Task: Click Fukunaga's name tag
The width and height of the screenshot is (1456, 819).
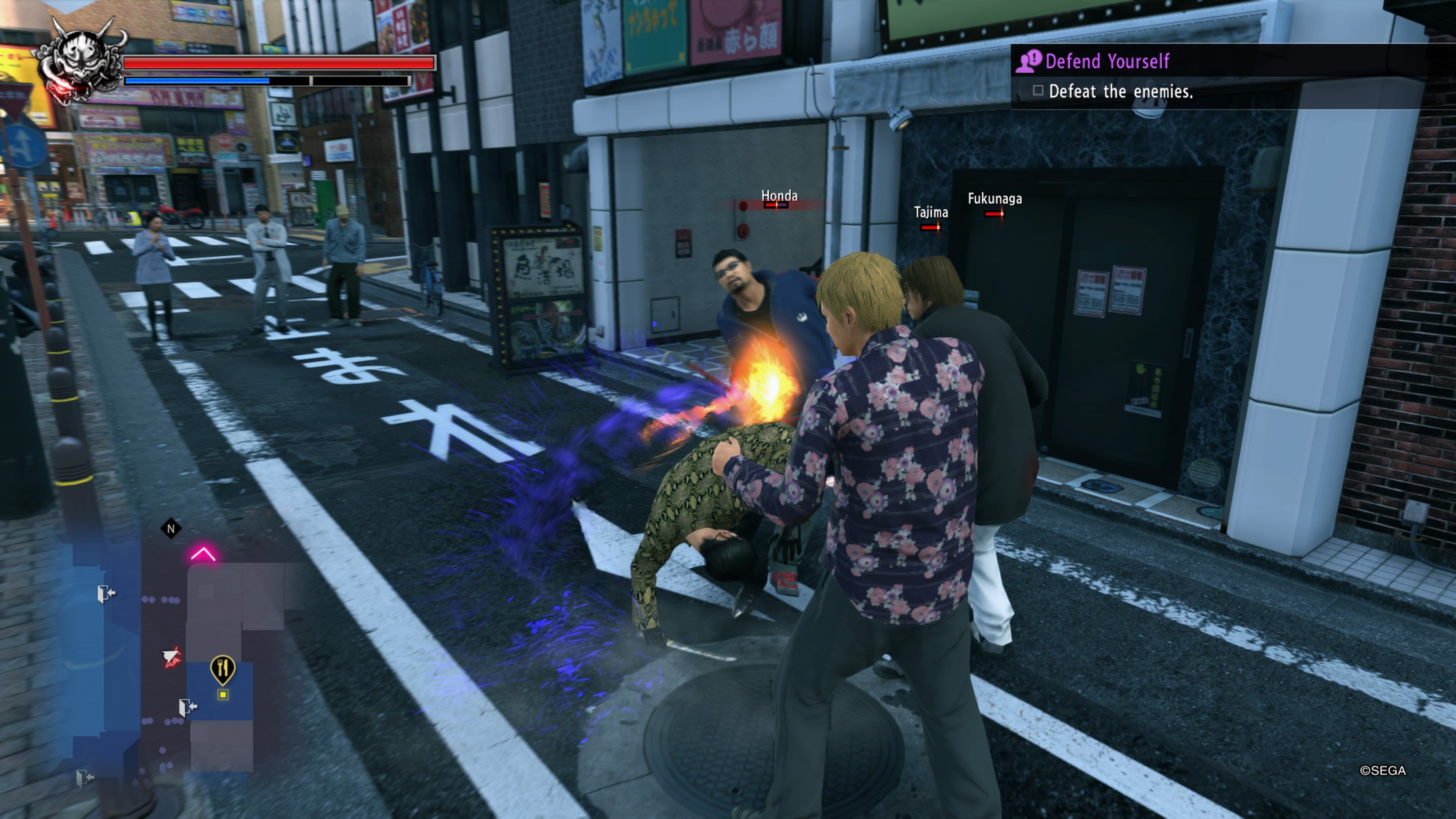Action: click(995, 199)
